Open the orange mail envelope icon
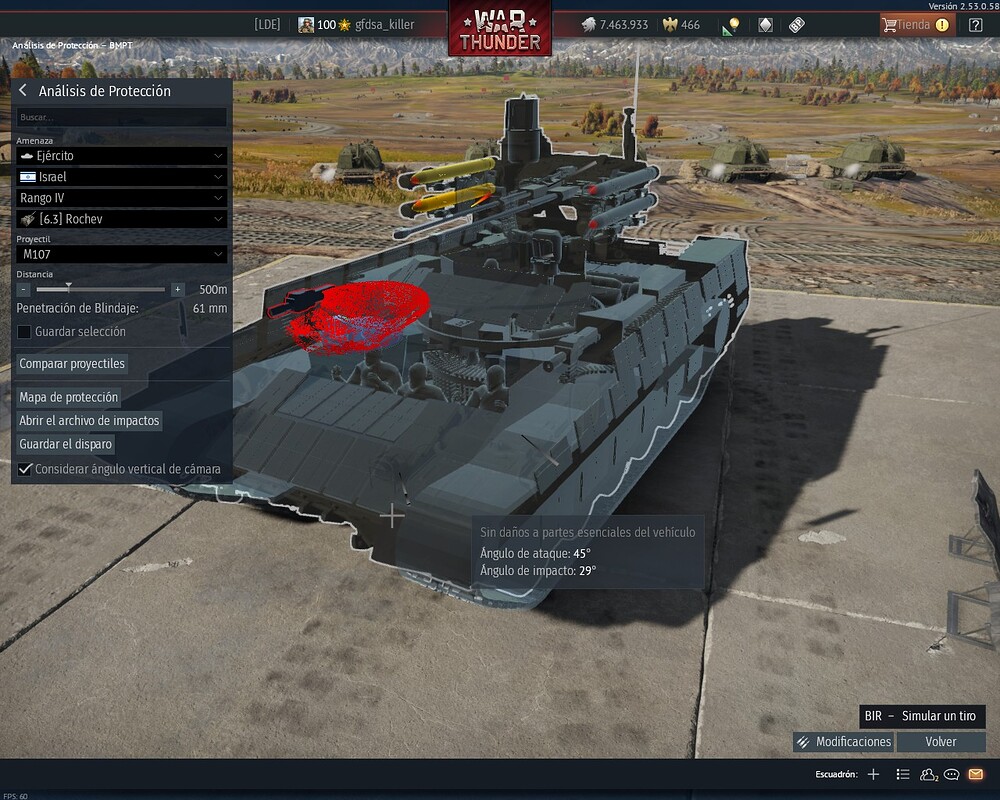Image resolution: width=1000 pixels, height=800 pixels. pyautogui.click(x=975, y=774)
